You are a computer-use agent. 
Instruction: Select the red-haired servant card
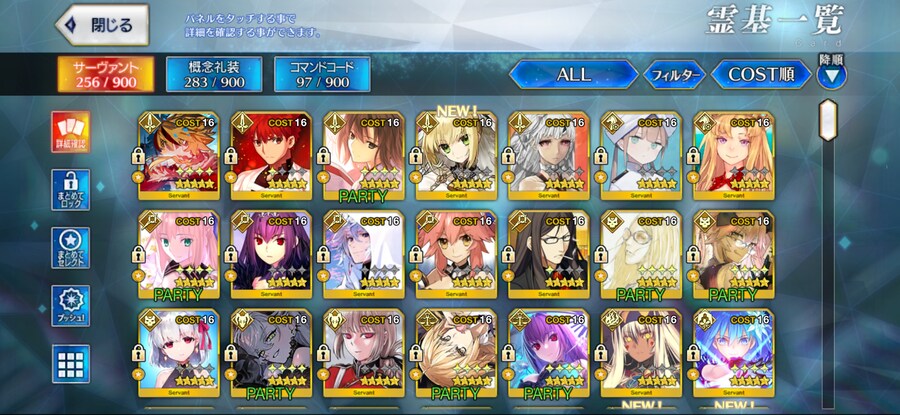click(270, 155)
